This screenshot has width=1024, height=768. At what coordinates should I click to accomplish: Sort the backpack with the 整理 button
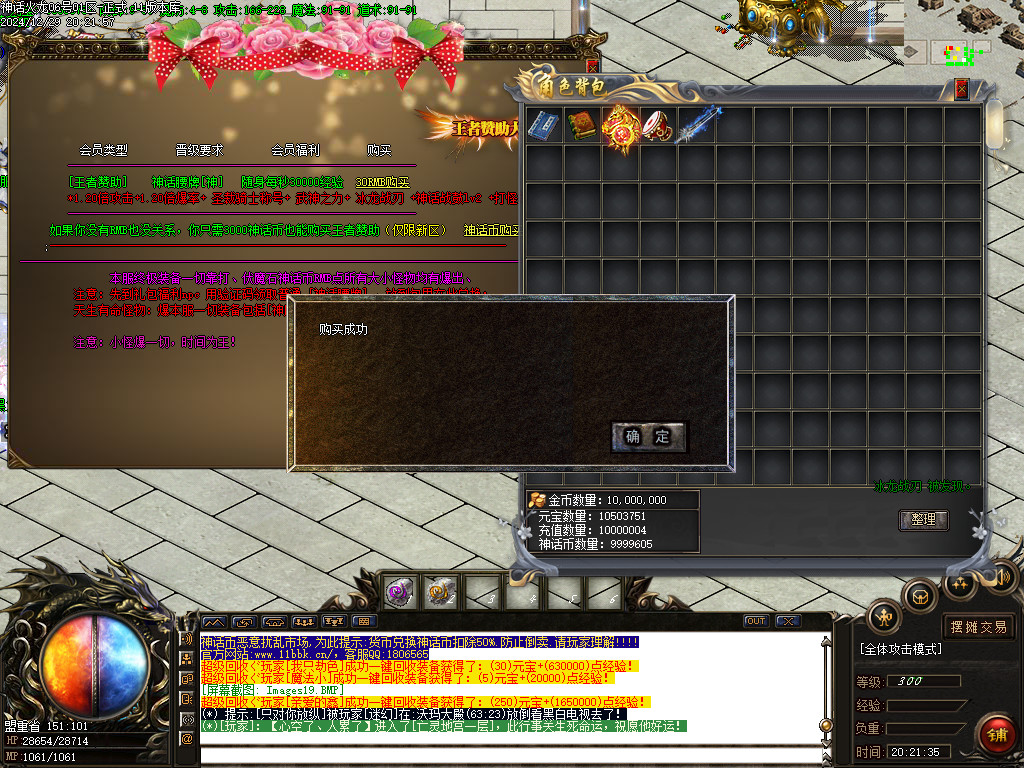click(923, 520)
